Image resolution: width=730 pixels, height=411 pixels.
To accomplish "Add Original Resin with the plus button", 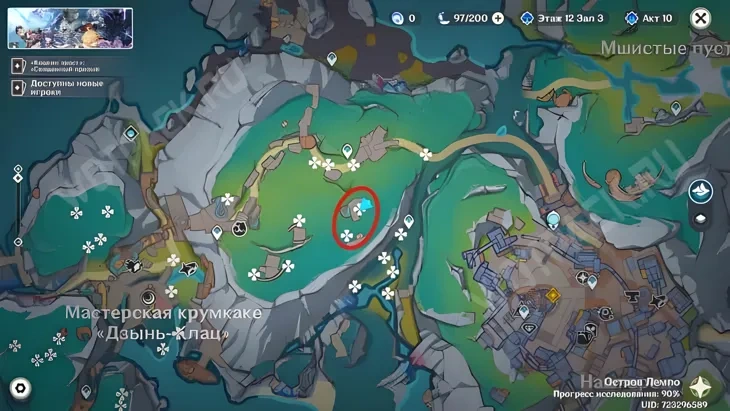I will [498, 18].
